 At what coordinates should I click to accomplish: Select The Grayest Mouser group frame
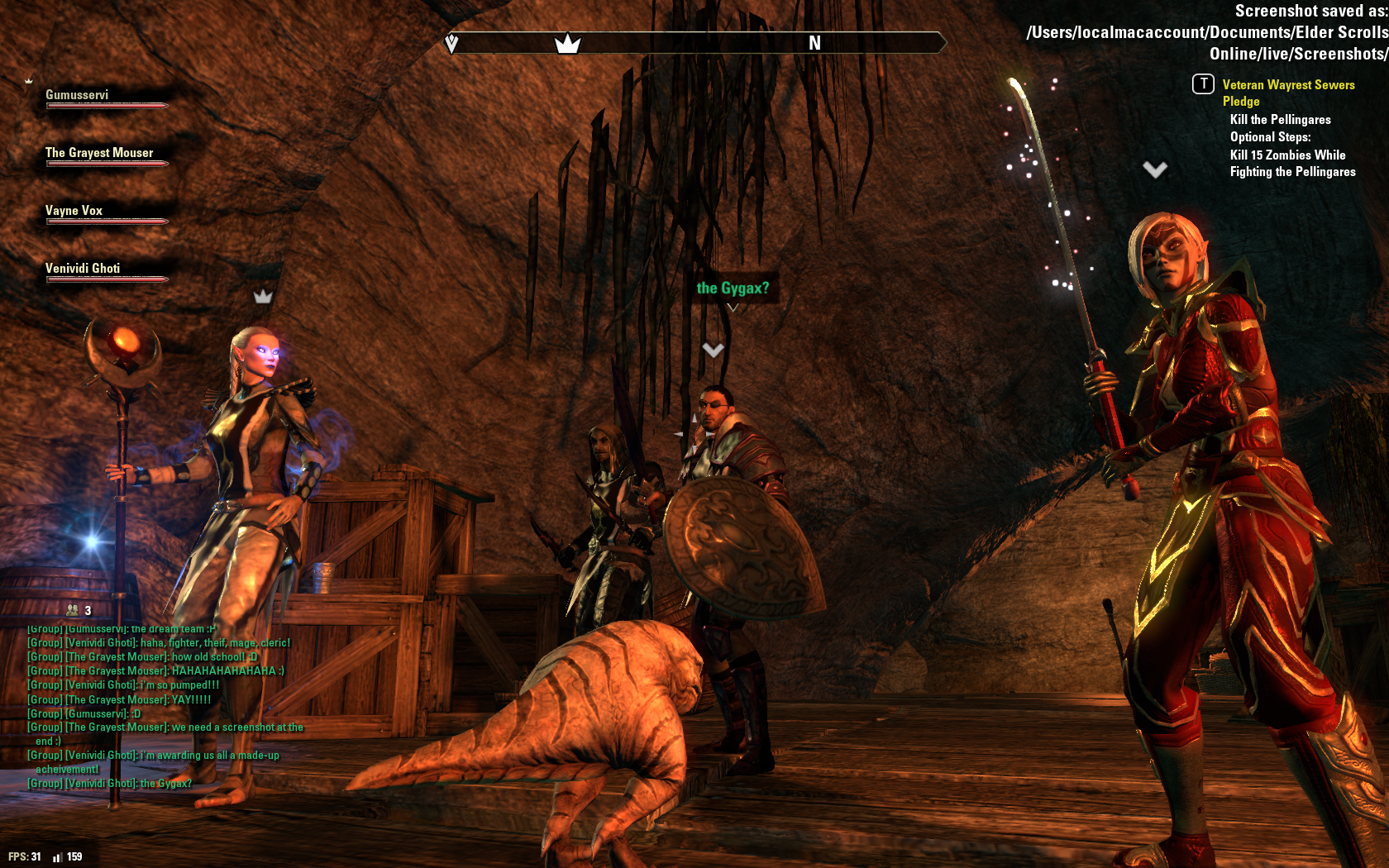(99, 154)
